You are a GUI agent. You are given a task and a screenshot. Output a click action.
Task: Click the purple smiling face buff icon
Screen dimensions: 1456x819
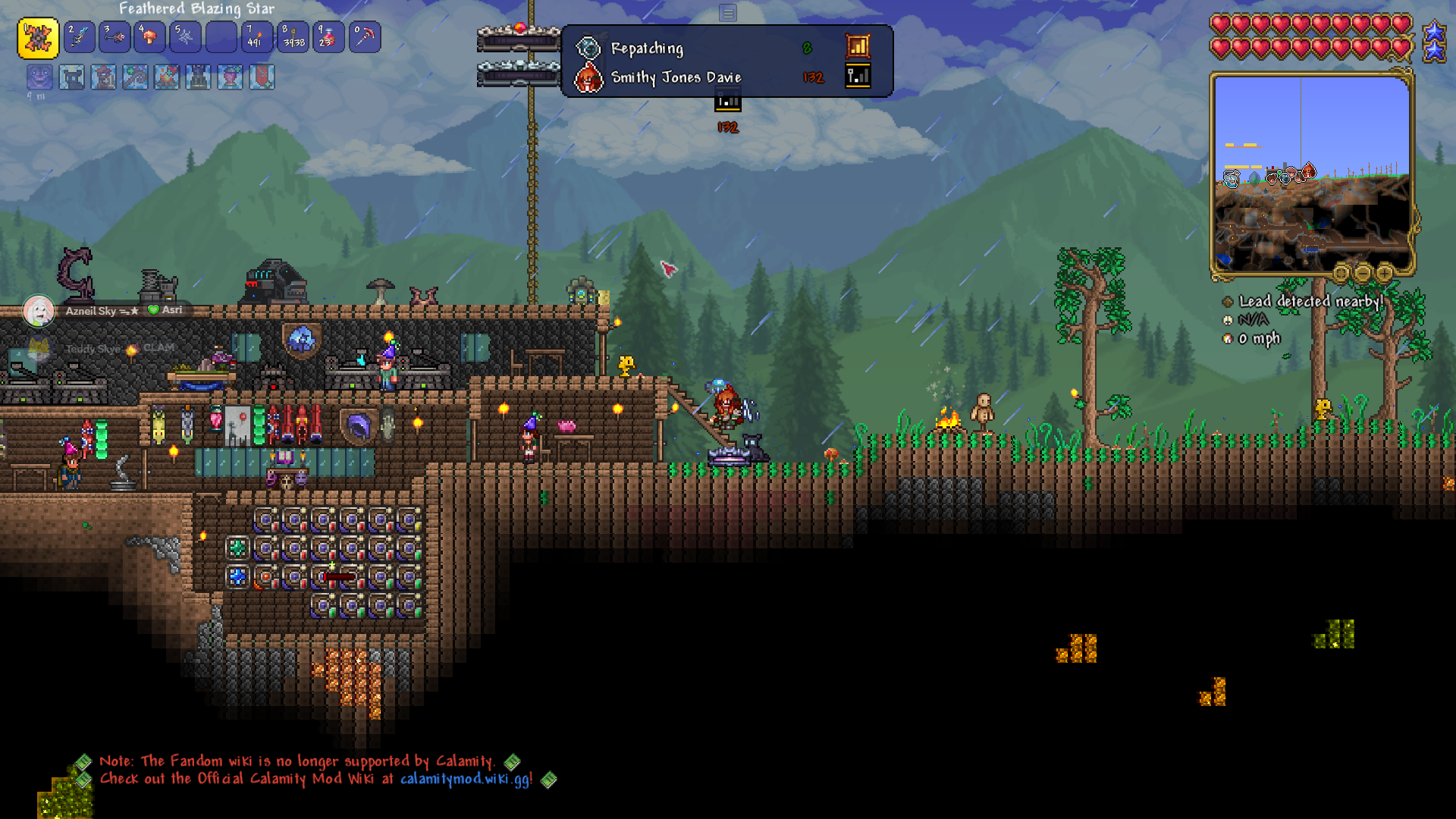click(39, 77)
